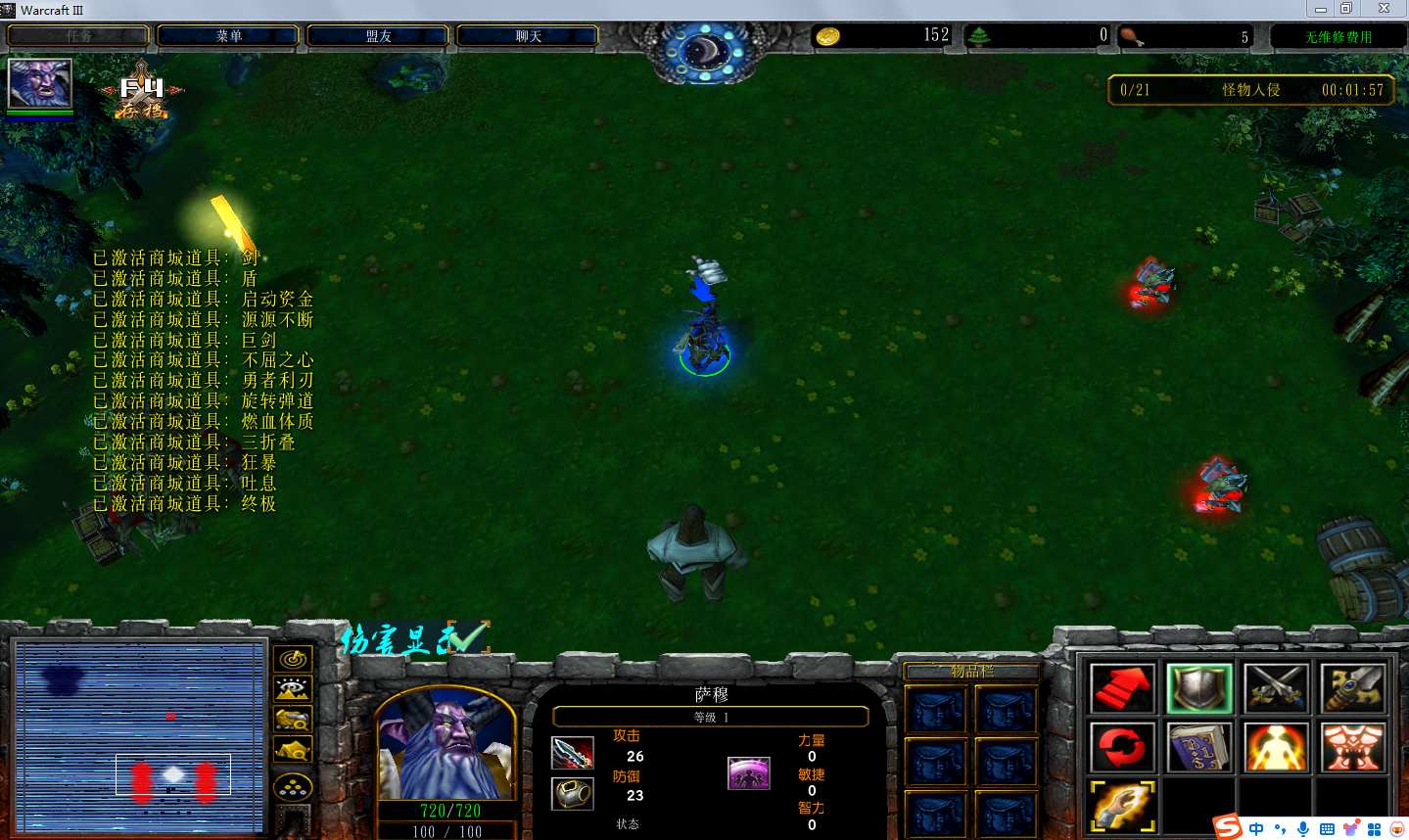Open the formation toggle button by minimap

click(293, 786)
